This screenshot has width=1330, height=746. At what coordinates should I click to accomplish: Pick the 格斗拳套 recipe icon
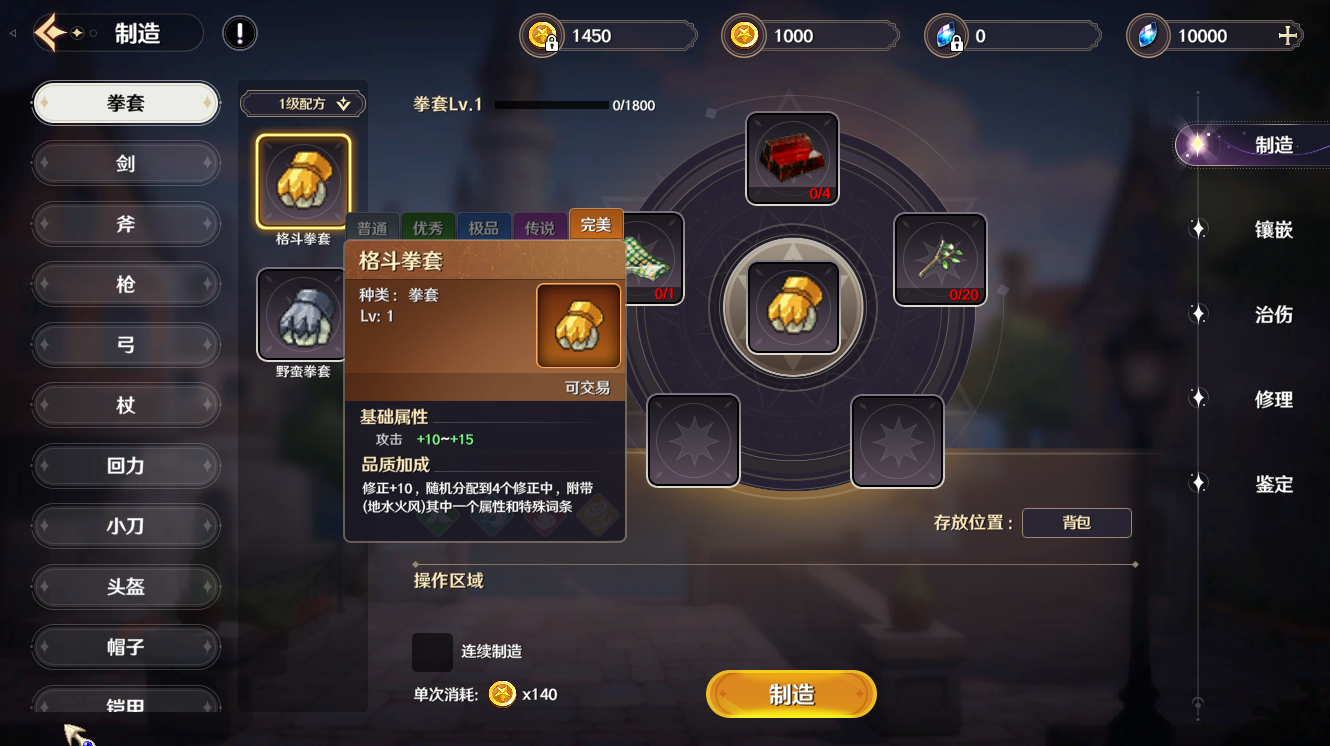click(x=303, y=181)
